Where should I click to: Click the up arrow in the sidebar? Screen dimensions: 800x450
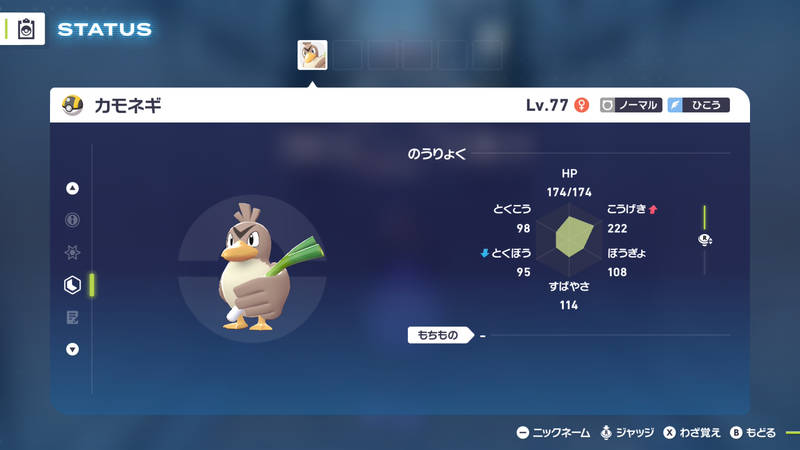pos(72,188)
